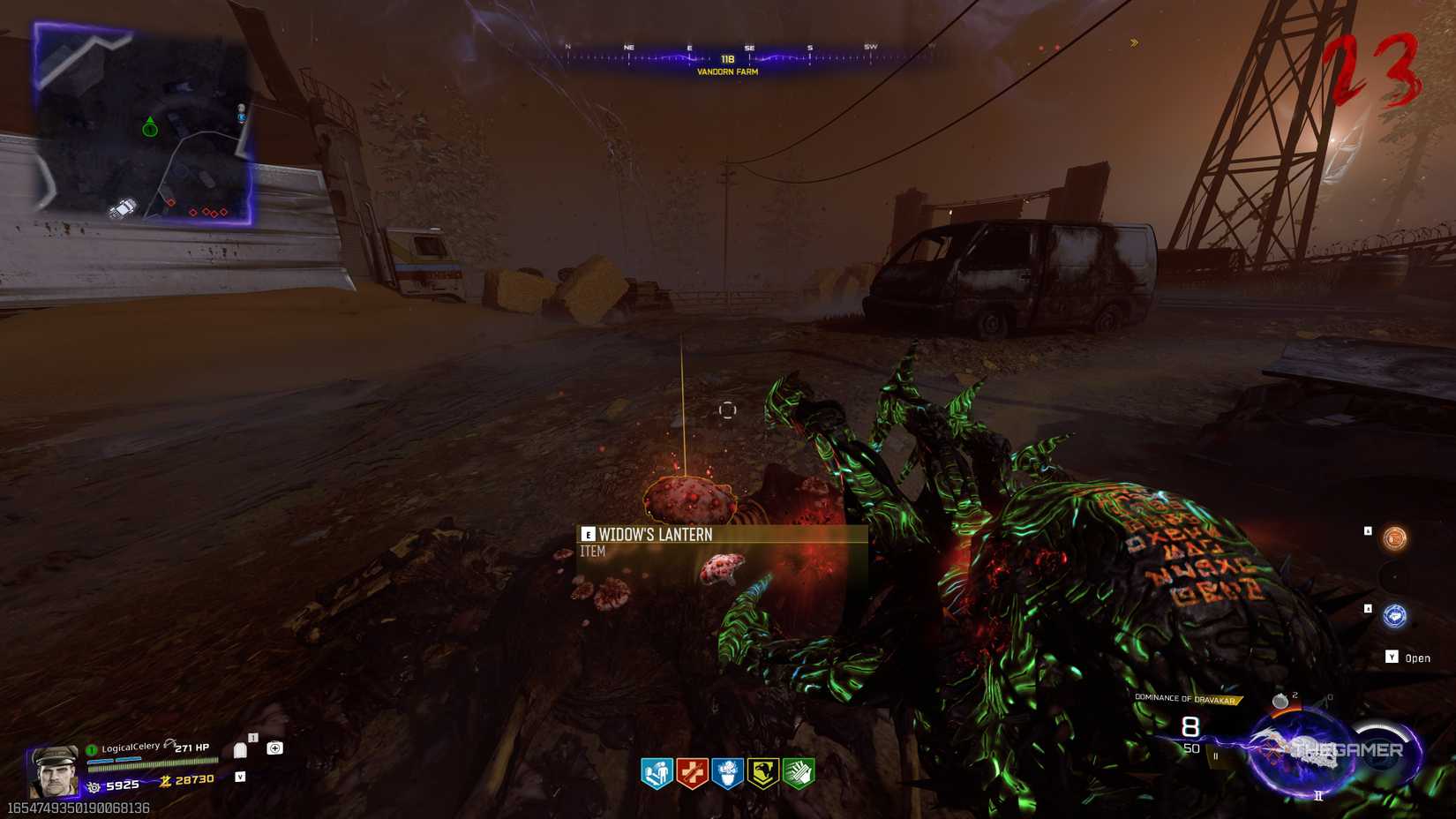Click the yellow essence currency icon beside 28730
Viewport: 1456px width, 819px height.
point(166,781)
